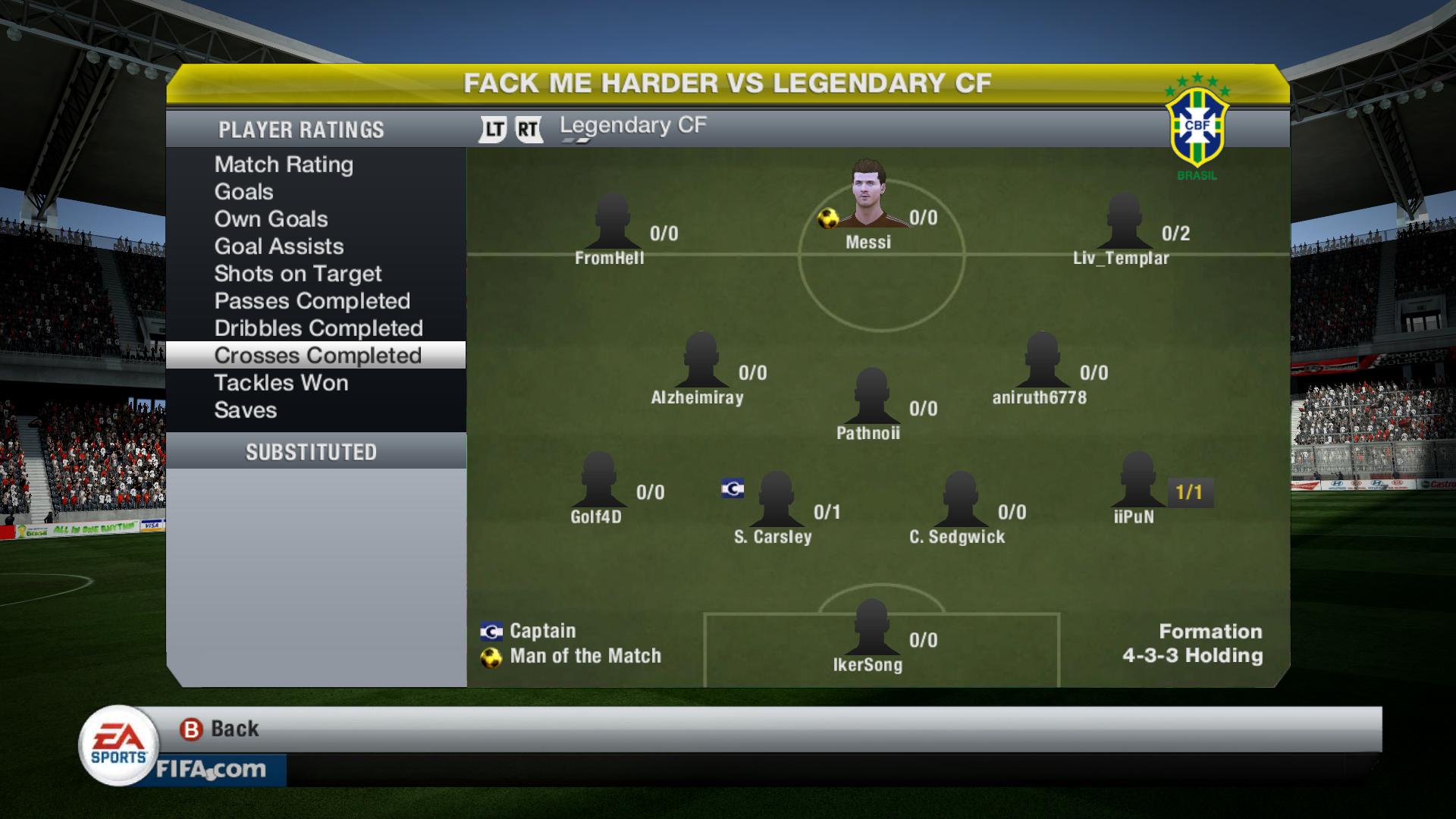Switch to Passes Completed
This screenshot has height=819, width=1456.
point(312,301)
